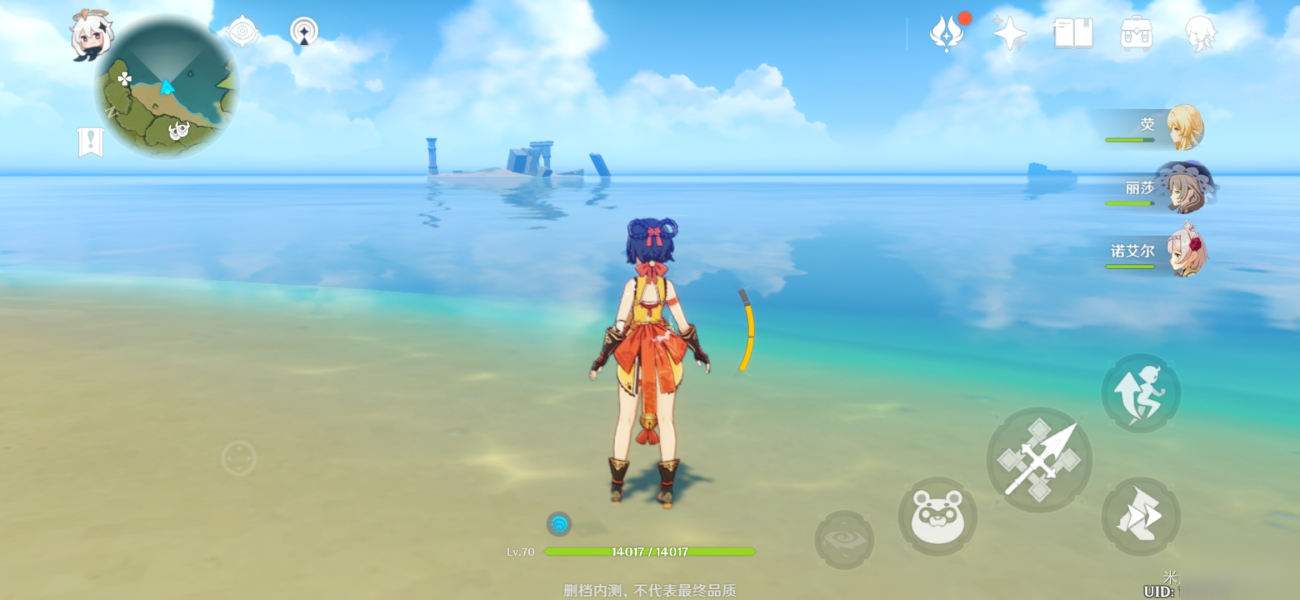Summon Guoba with the bear skill
The image size is (1300, 600).
tap(937, 516)
